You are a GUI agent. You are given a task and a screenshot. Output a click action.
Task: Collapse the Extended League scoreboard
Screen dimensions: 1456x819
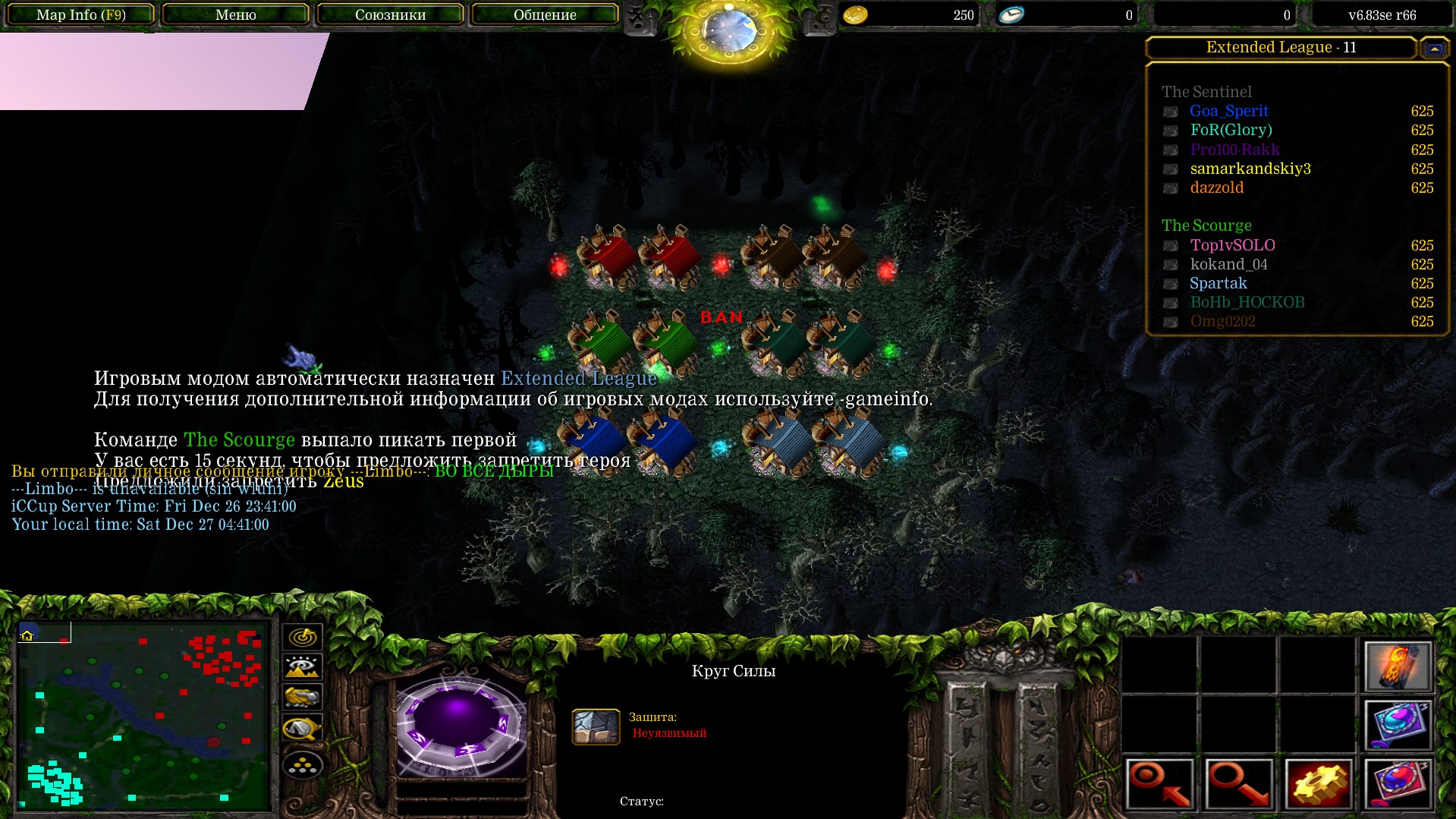point(1434,49)
